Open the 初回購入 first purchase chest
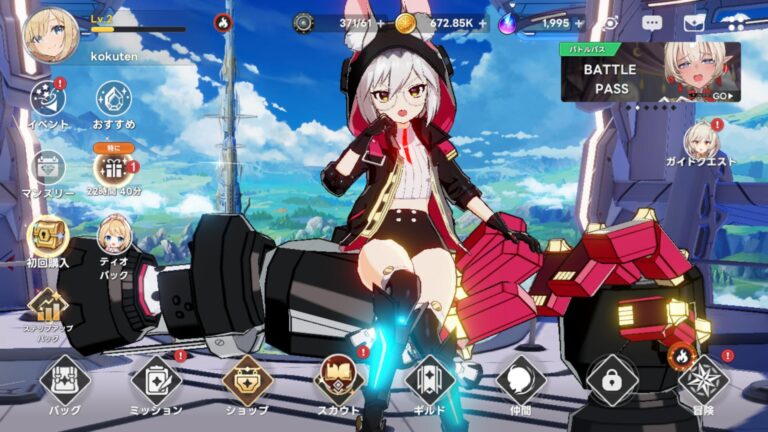Screen dimensions: 768x432 coord(47,236)
